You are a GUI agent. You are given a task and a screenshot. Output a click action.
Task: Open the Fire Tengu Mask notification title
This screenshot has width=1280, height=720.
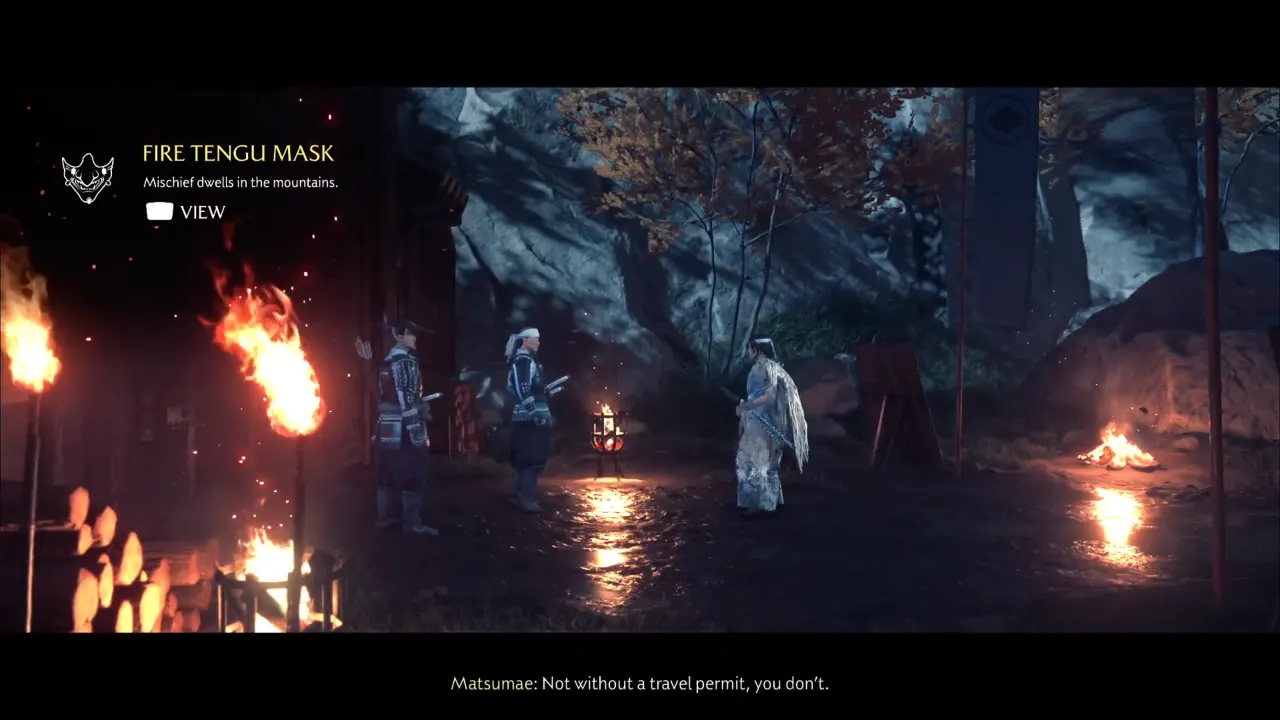238,154
